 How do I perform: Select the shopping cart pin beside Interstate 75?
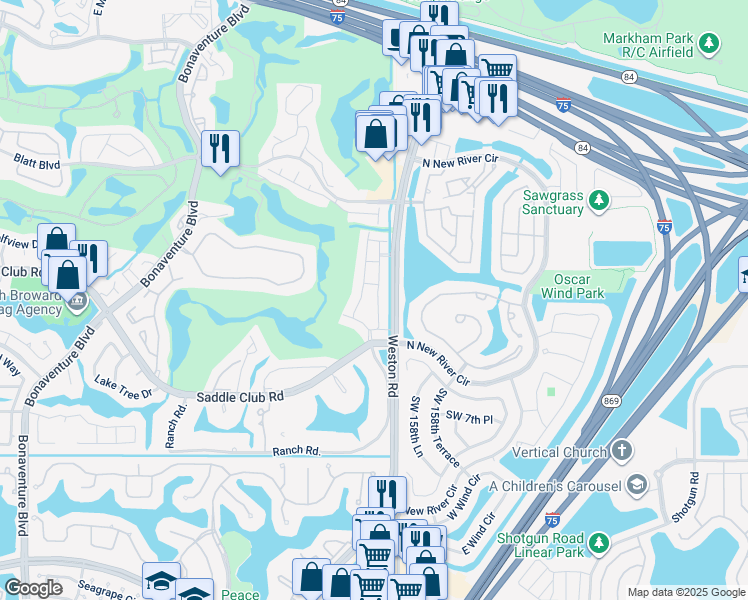[x=496, y=70]
